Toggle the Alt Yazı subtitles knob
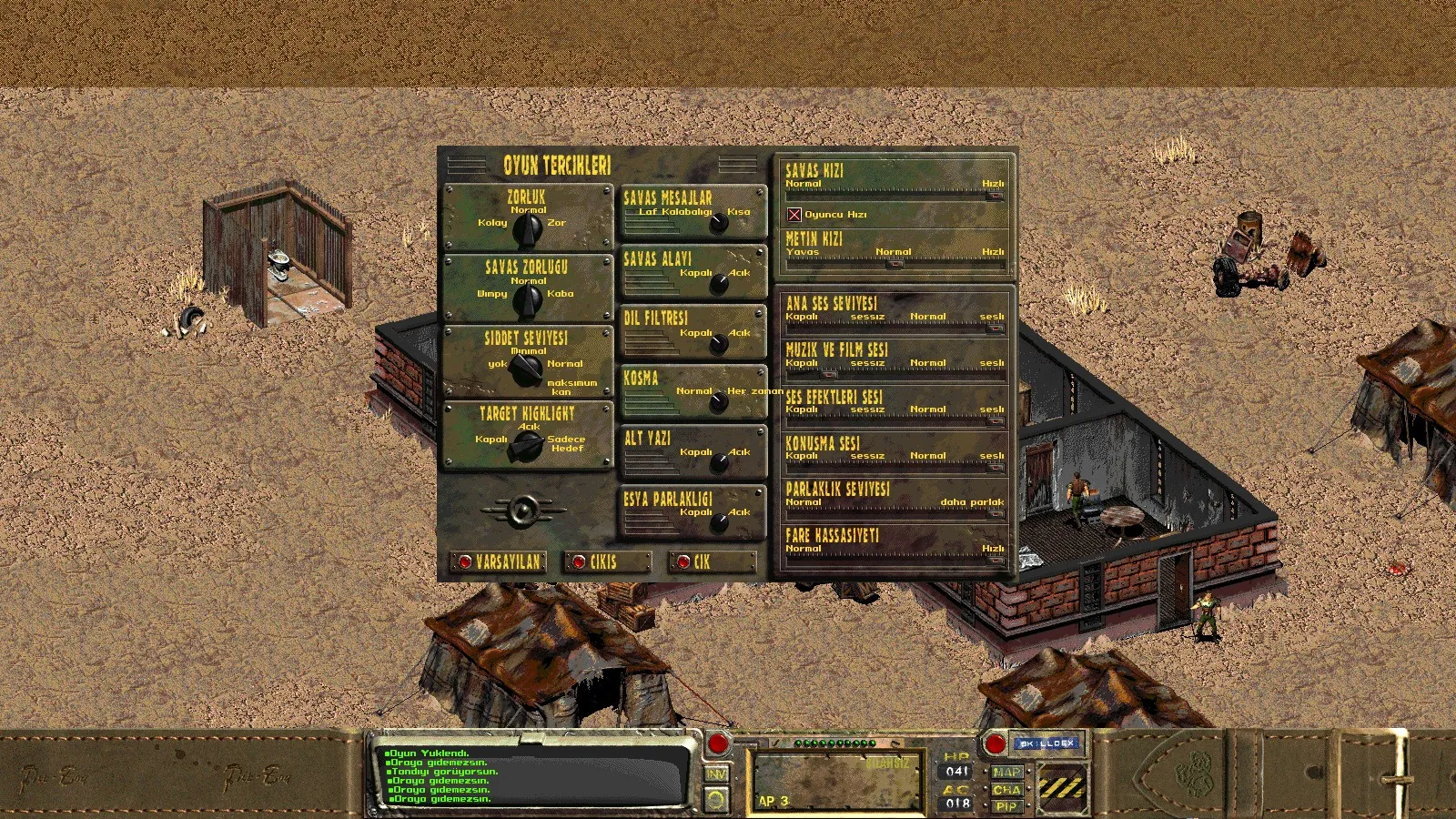The height and width of the screenshot is (819, 1456). pyautogui.click(x=719, y=463)
